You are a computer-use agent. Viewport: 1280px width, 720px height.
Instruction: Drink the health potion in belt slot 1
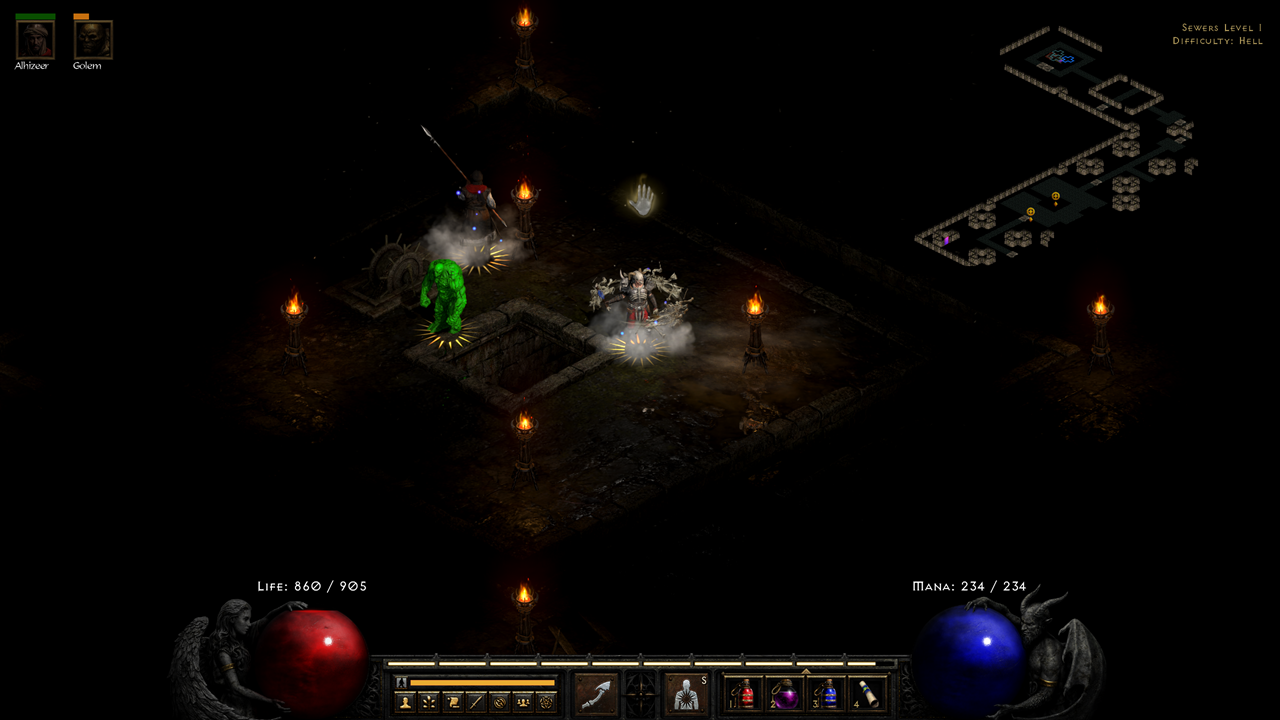click(745, 694)
